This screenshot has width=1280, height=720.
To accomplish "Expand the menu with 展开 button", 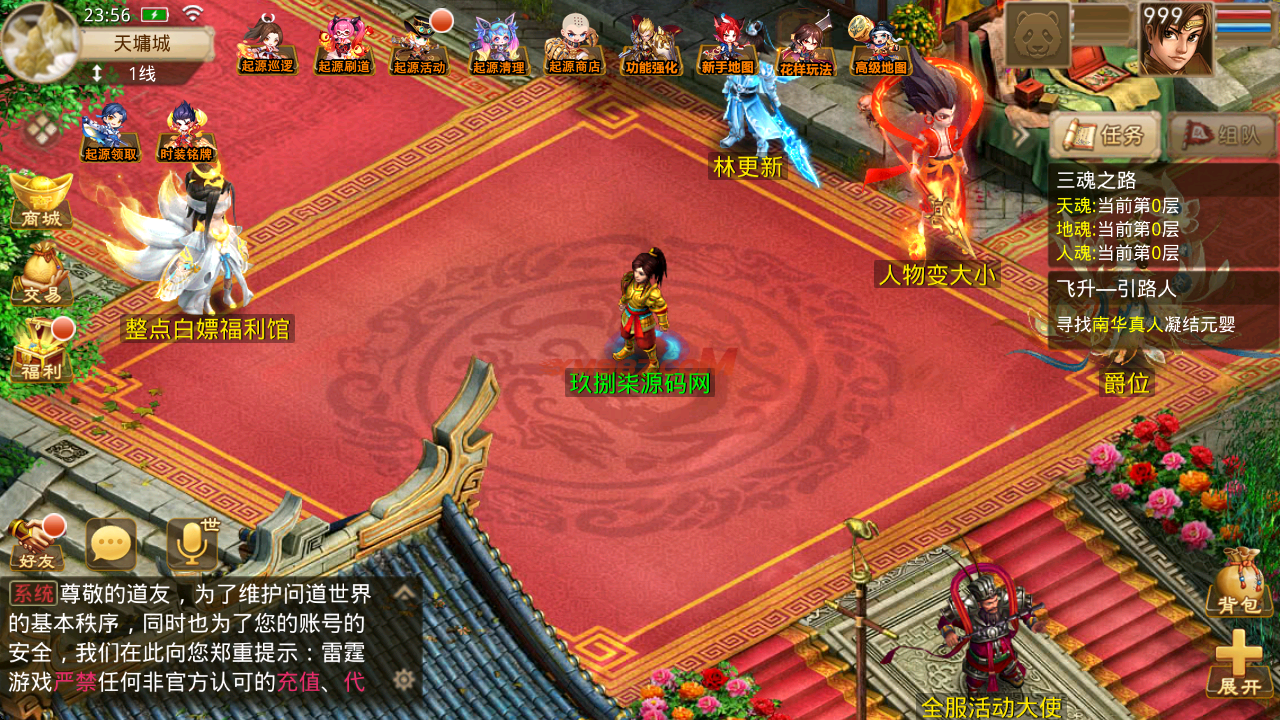I will pos(1239,663).
